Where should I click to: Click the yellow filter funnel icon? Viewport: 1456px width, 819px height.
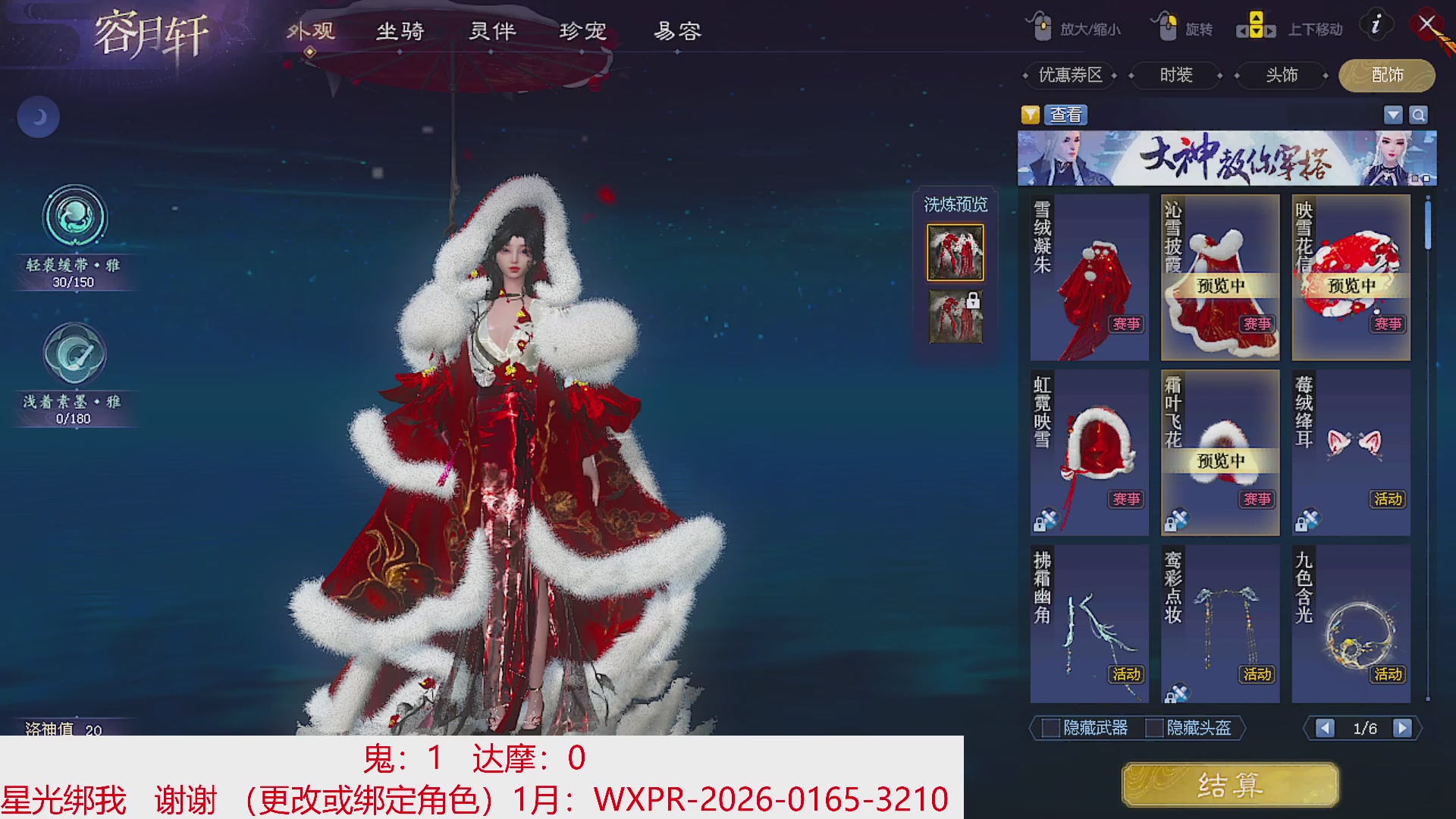(1031, 115)
